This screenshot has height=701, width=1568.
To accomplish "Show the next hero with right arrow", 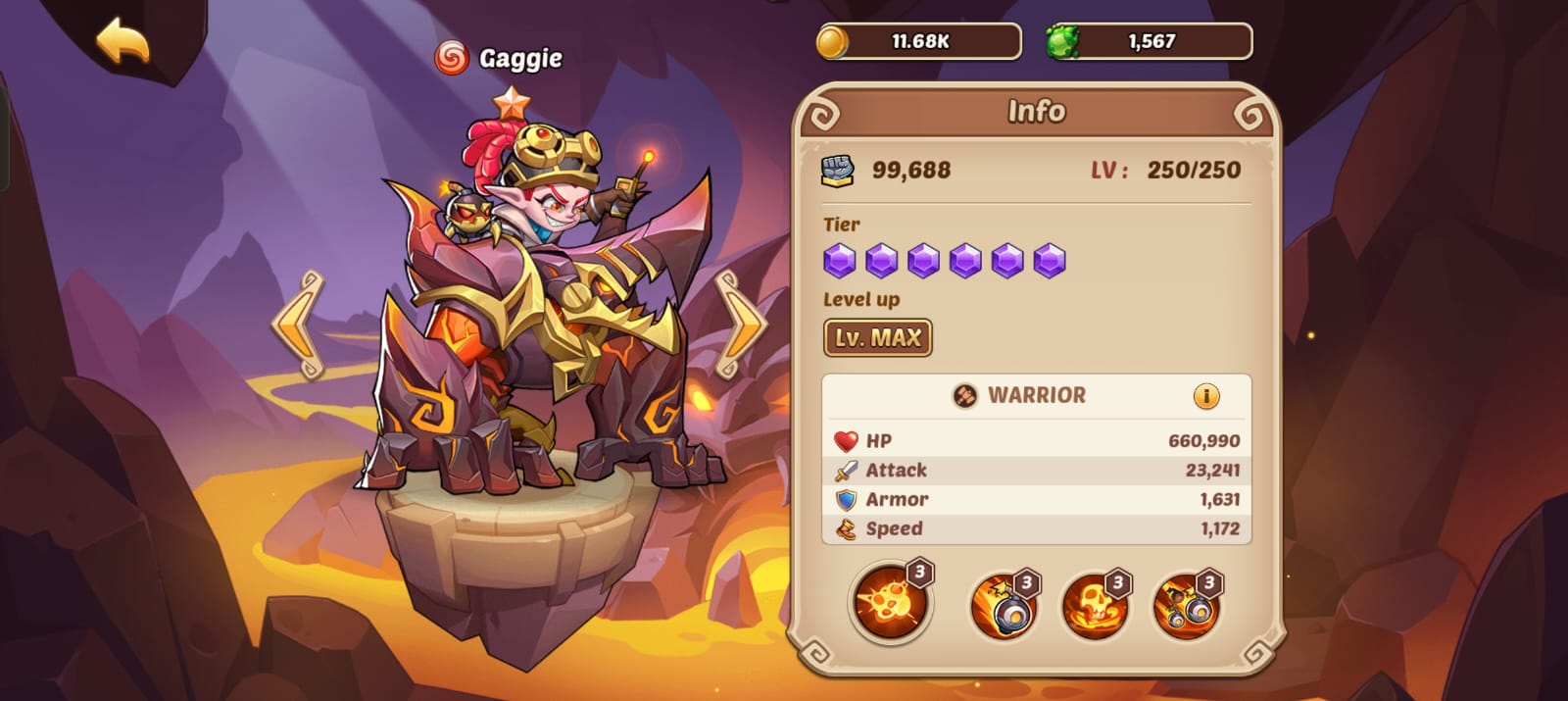I will (740, 325).
